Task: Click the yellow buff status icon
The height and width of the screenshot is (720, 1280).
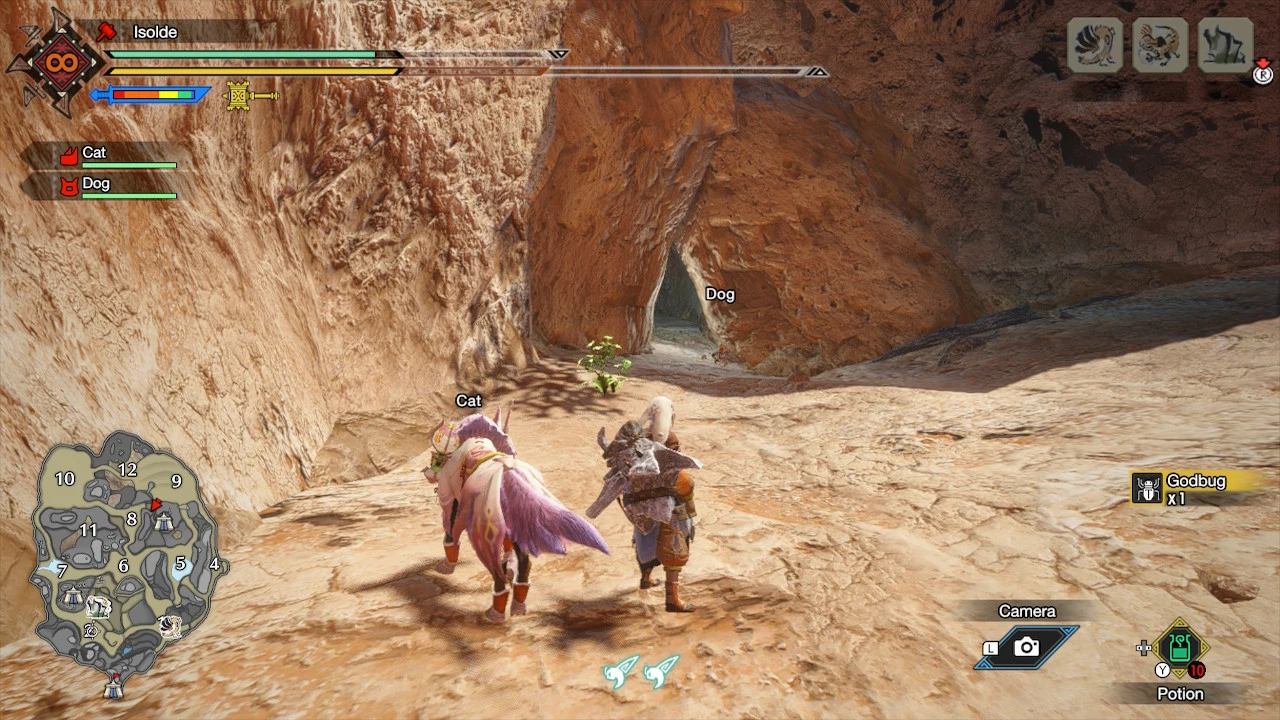Action: (x=239, y=95)
